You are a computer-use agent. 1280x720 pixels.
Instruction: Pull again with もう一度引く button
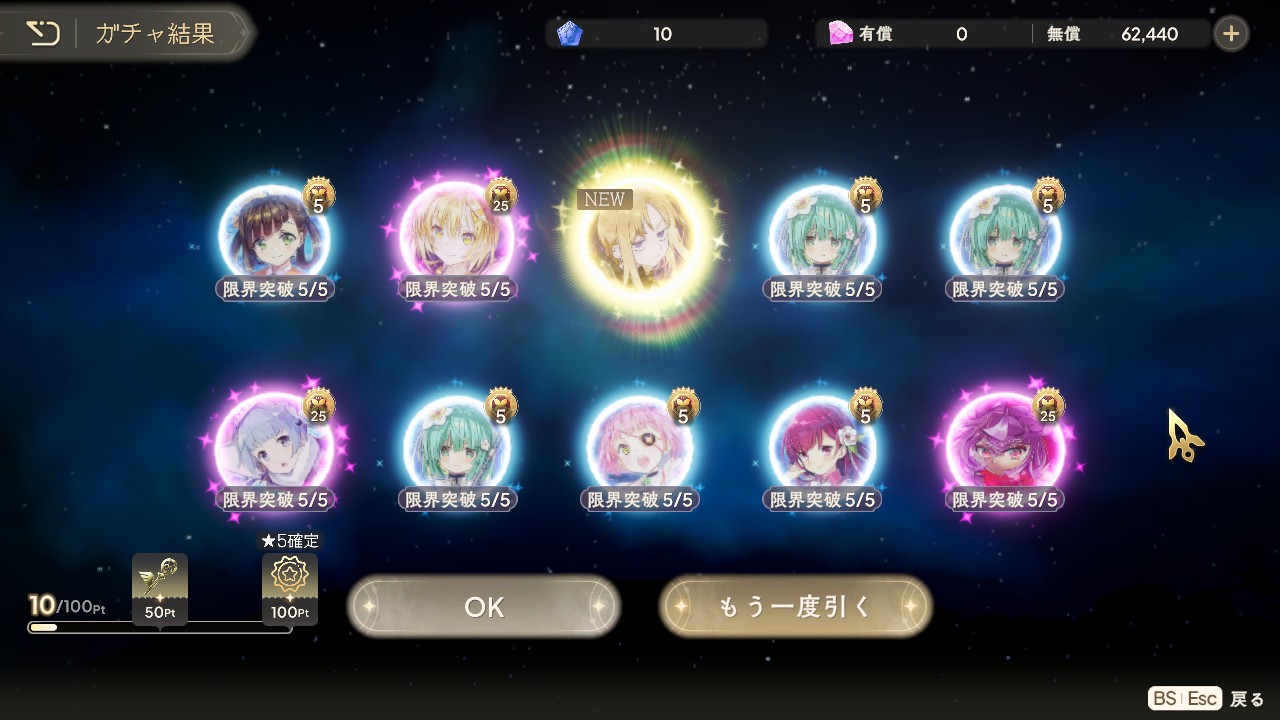point(795,607)
